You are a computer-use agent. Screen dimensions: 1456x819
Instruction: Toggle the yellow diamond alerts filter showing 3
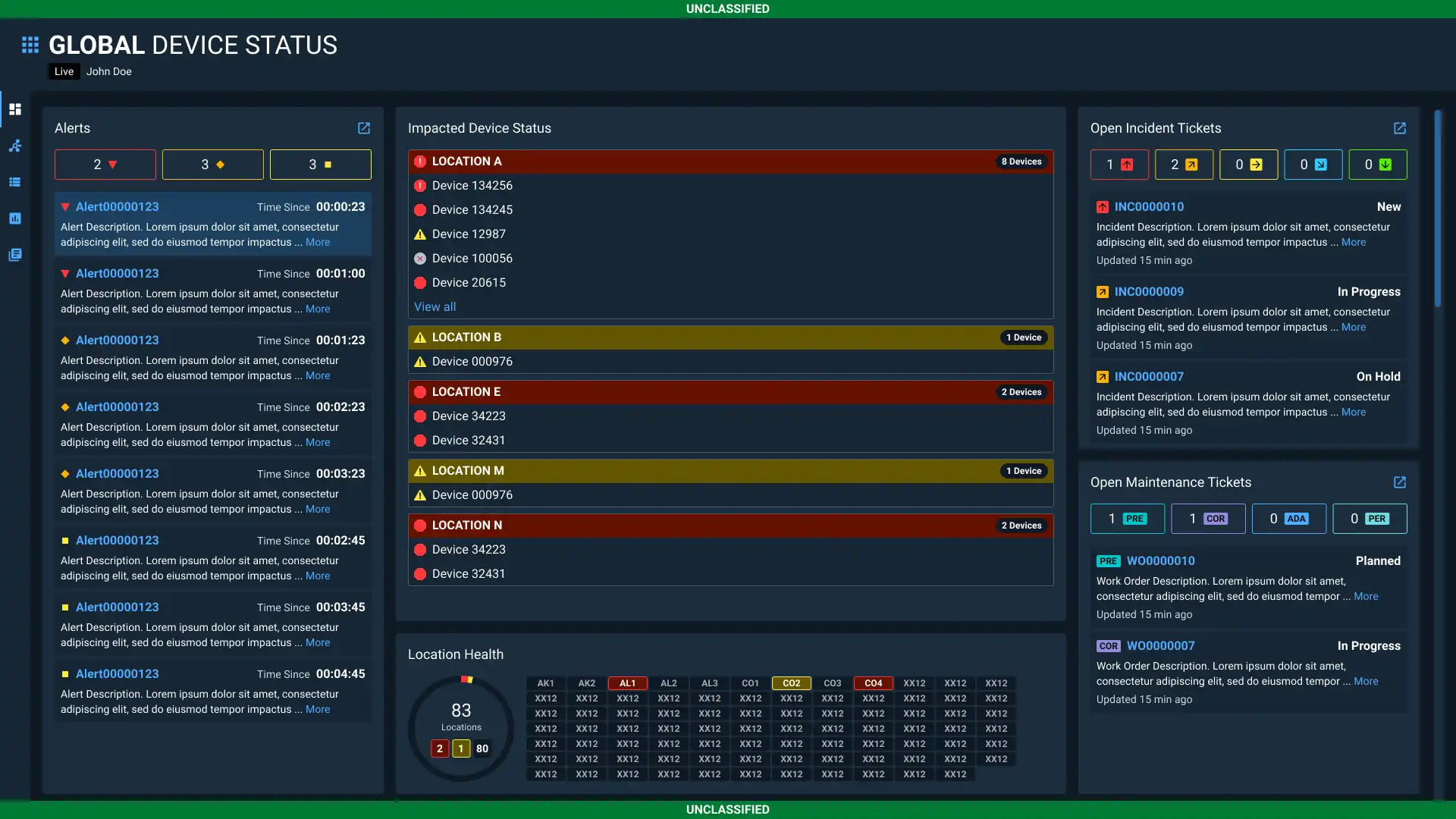(x=212, y=165)
